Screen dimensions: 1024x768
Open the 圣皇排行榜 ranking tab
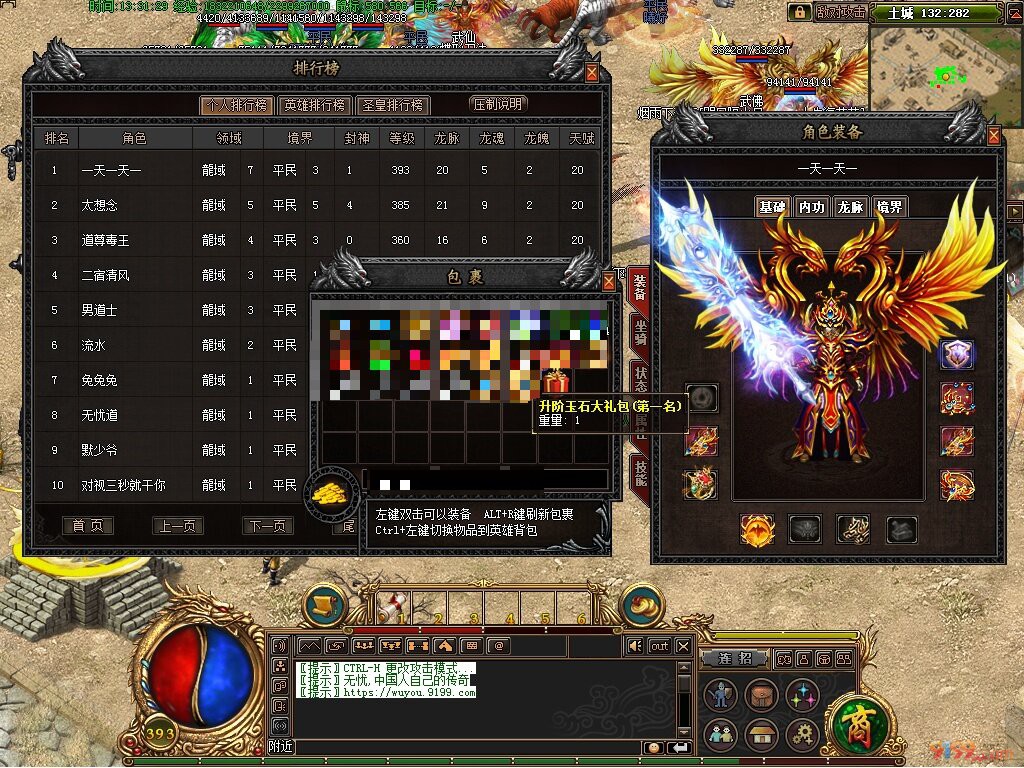[x=393, y=105]
